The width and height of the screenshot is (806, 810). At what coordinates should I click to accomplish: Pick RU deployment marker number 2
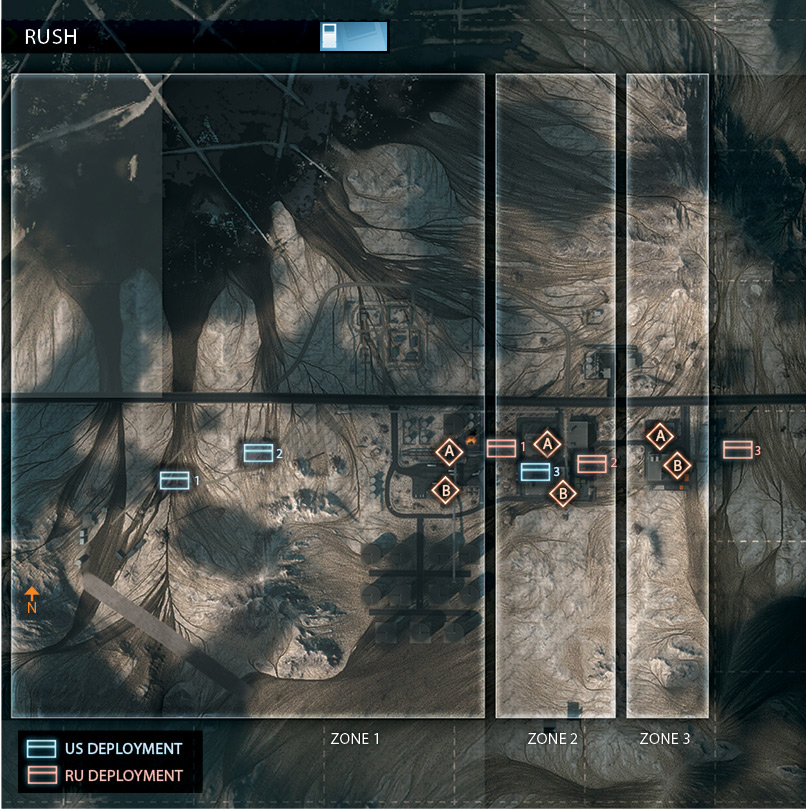pos(592,464)
